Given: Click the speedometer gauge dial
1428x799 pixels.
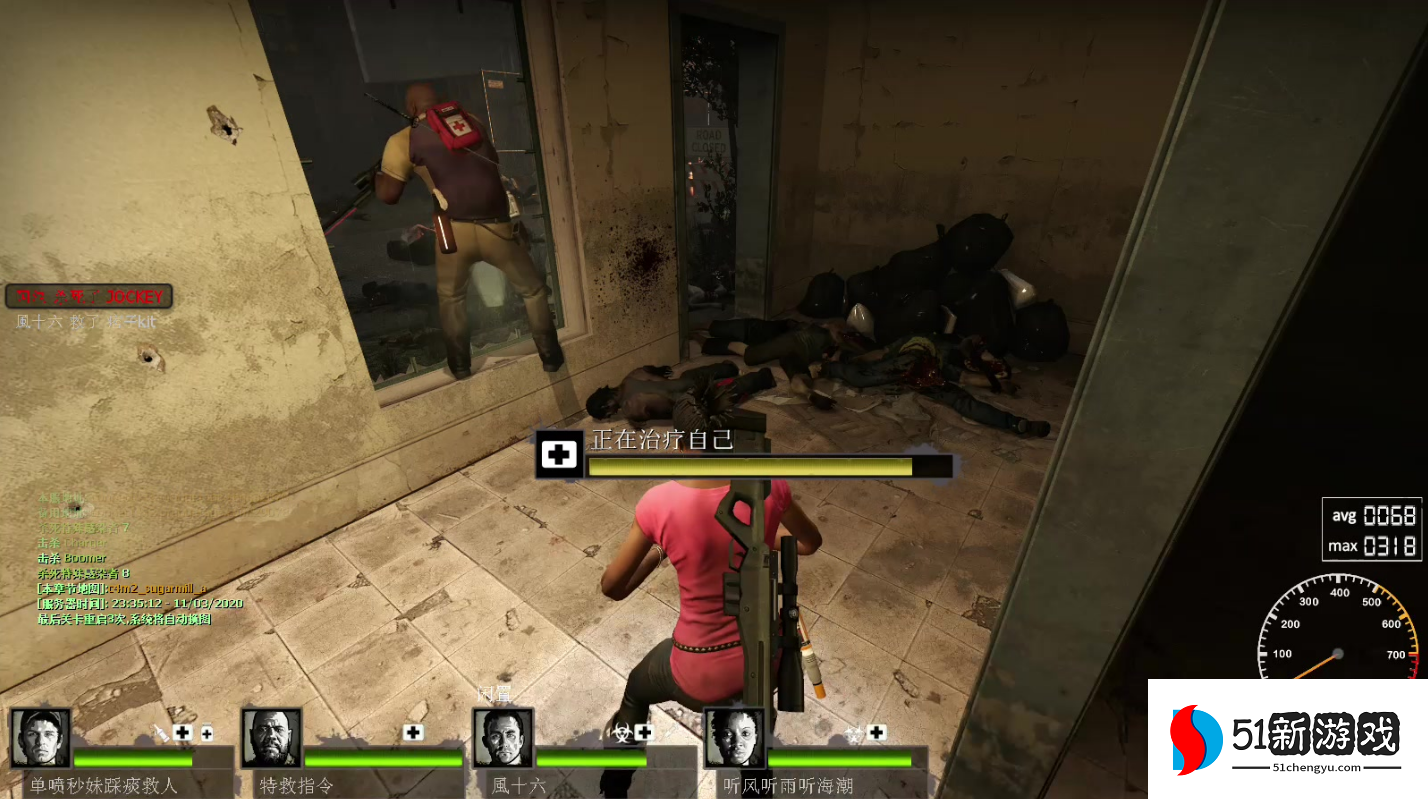Looking at the screenshot, I should [x=1337, y=632].
